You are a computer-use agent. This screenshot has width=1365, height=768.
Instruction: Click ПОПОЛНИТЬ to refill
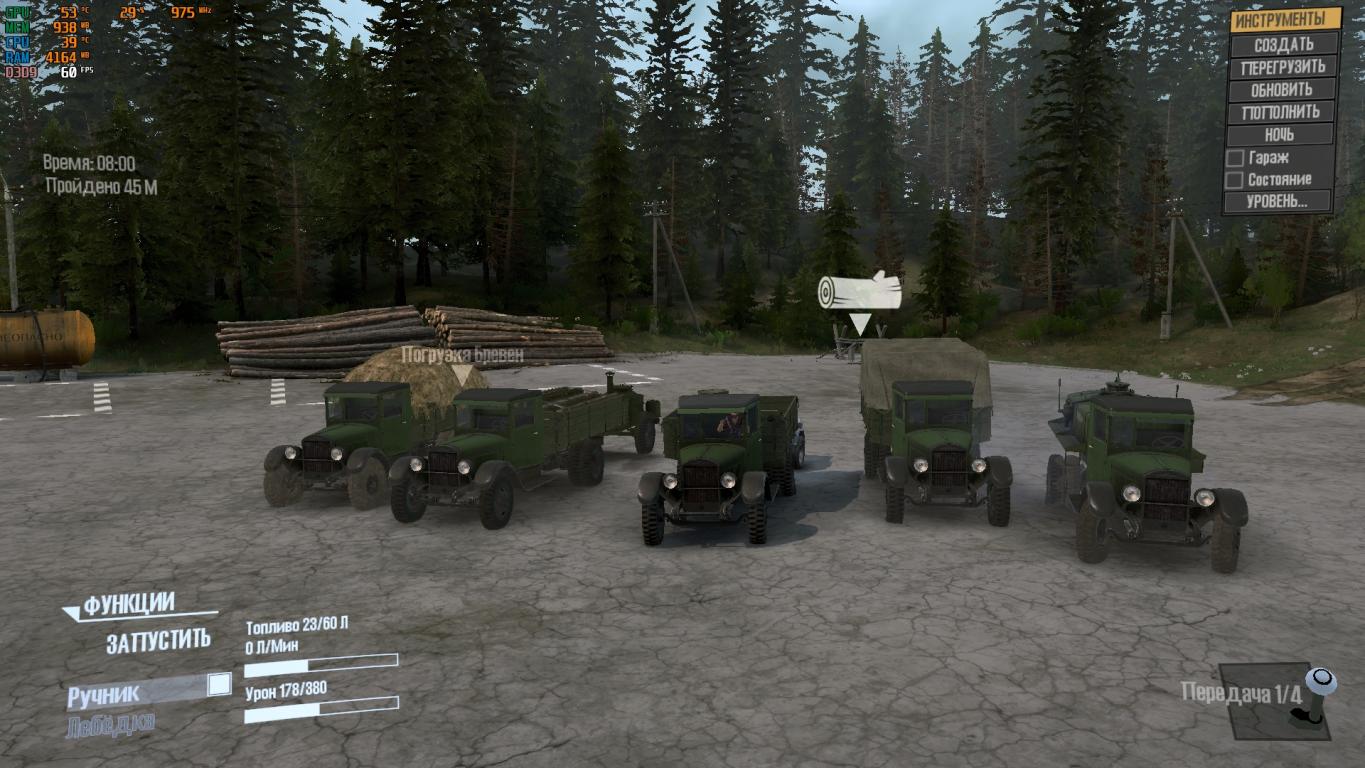tap(1283, 112)
